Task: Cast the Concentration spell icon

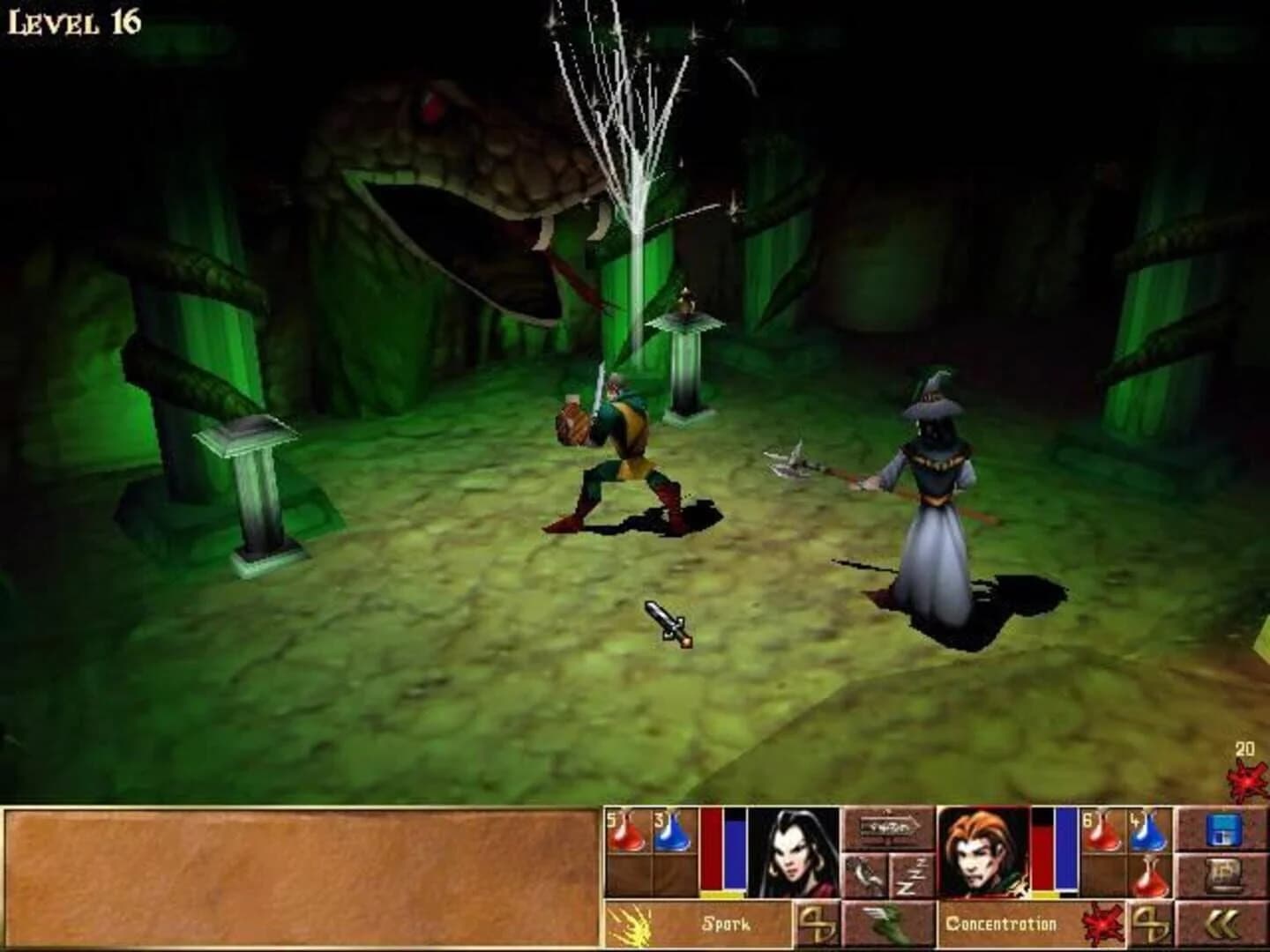Action: pos(1005,923)
